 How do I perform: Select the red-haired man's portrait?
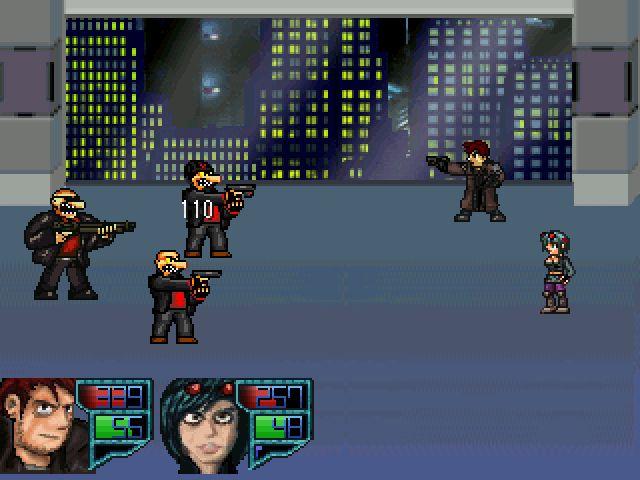(x=36, y=425)
